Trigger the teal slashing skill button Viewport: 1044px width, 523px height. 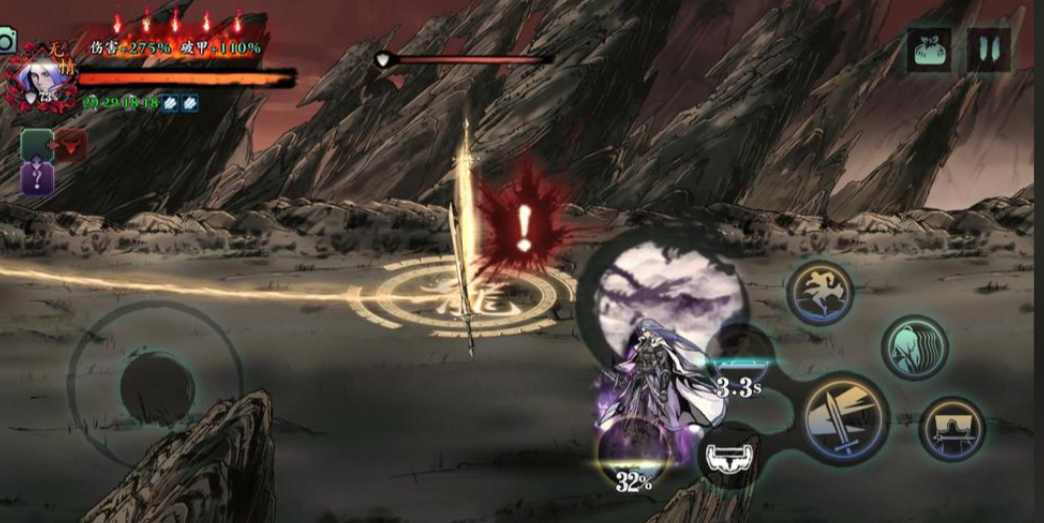(x=914, y=347)
